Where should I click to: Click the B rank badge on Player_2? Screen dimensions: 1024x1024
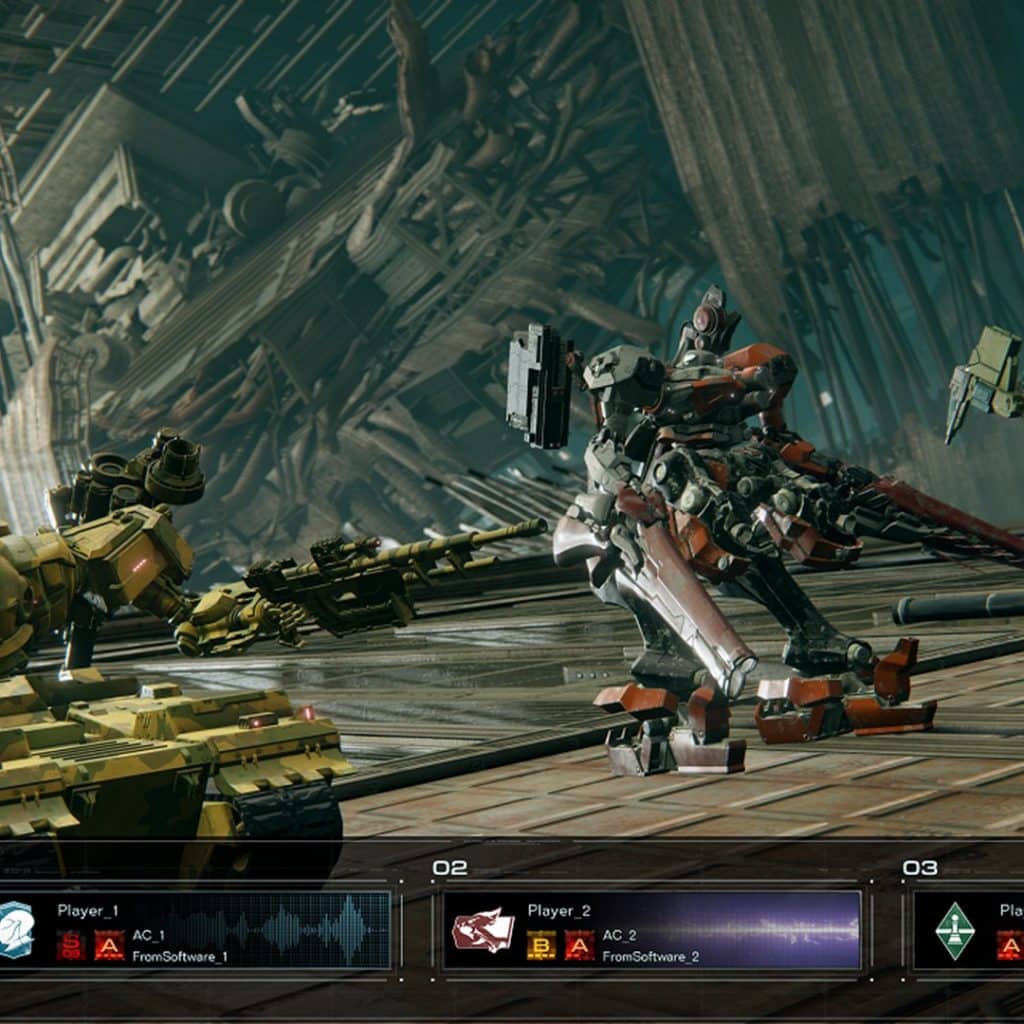point(541,945)
